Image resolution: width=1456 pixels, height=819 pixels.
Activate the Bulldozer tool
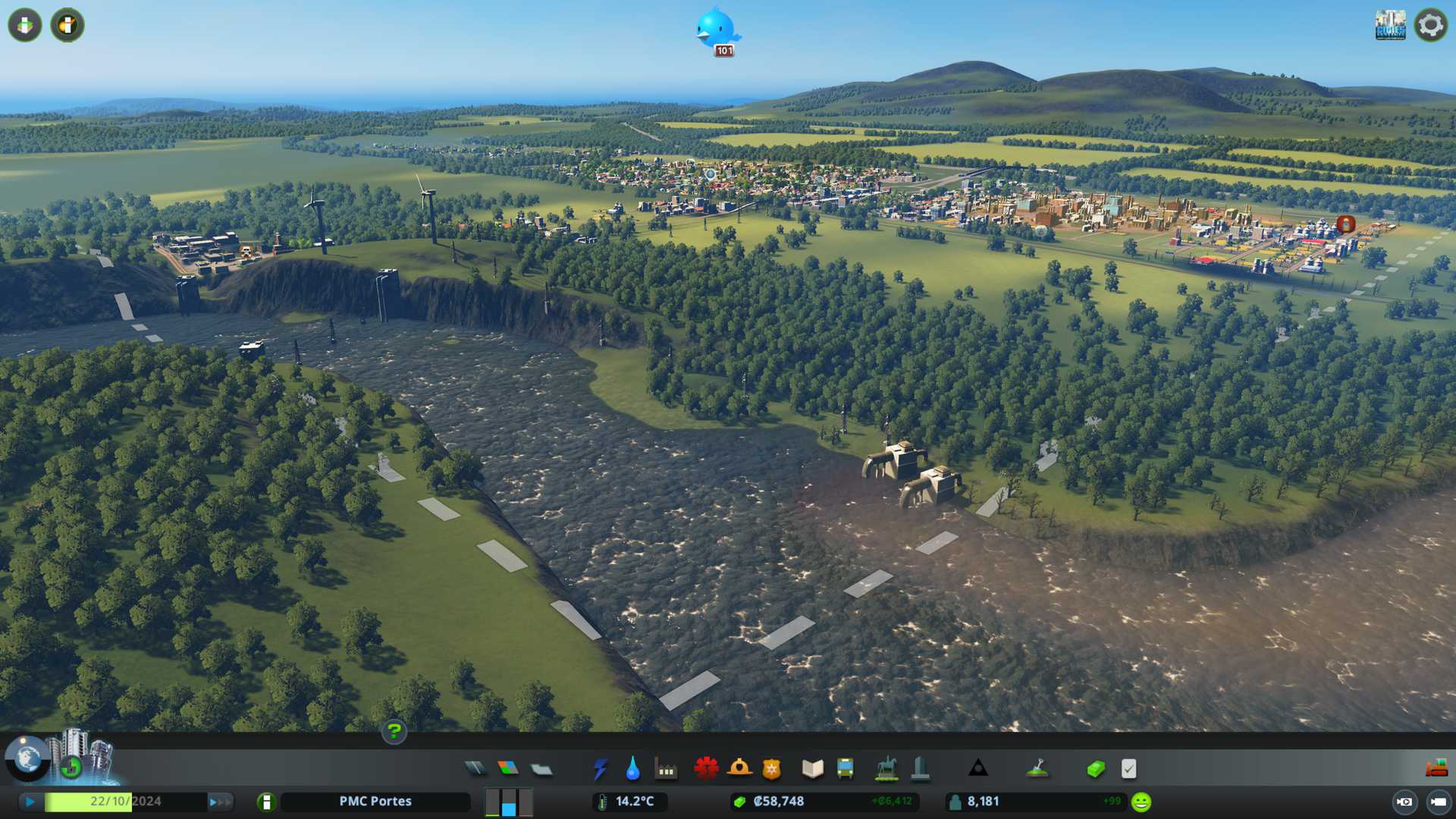[x=1436, y=769]
